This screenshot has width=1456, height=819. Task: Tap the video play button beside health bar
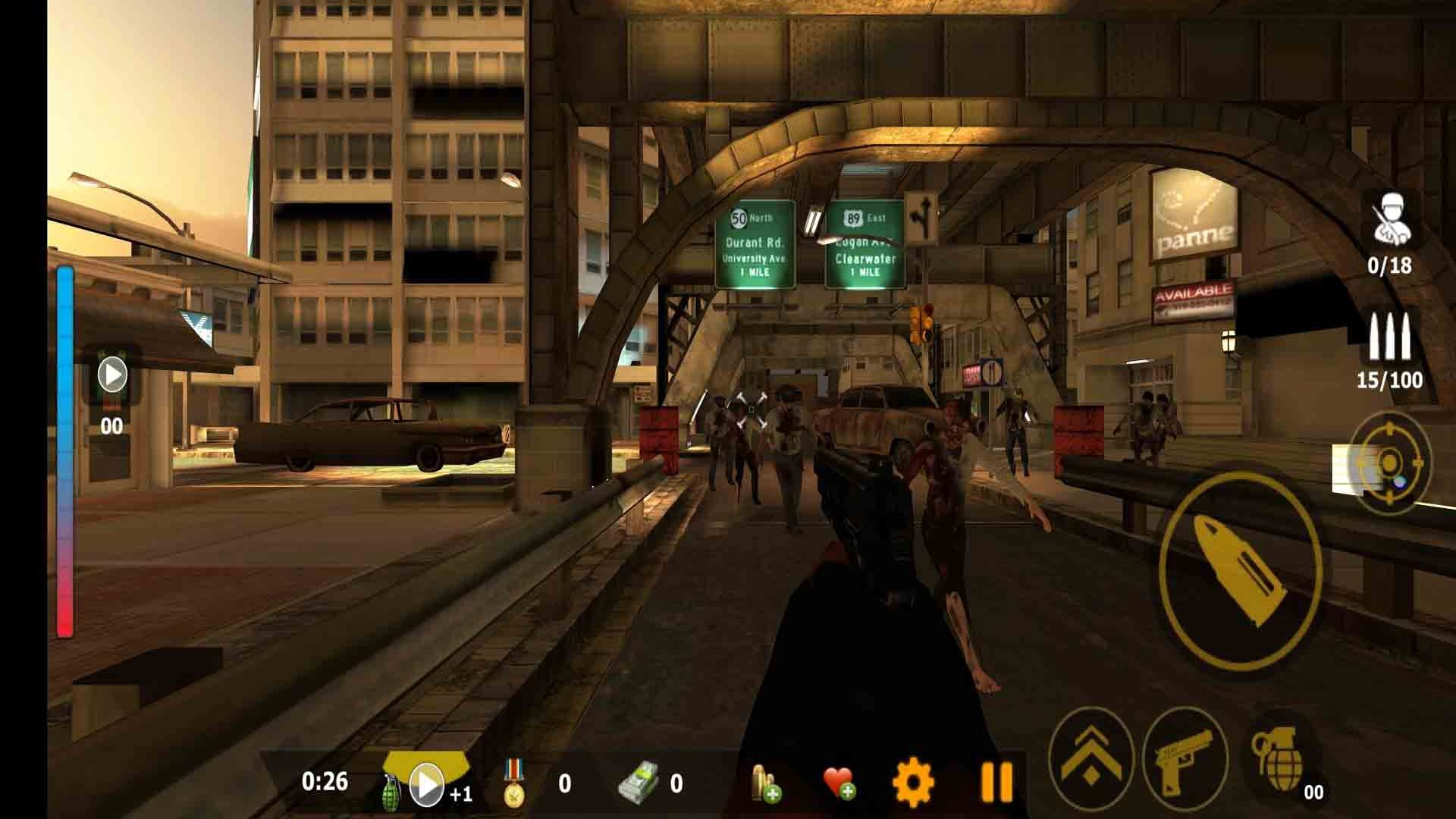[x=112, y=375]
